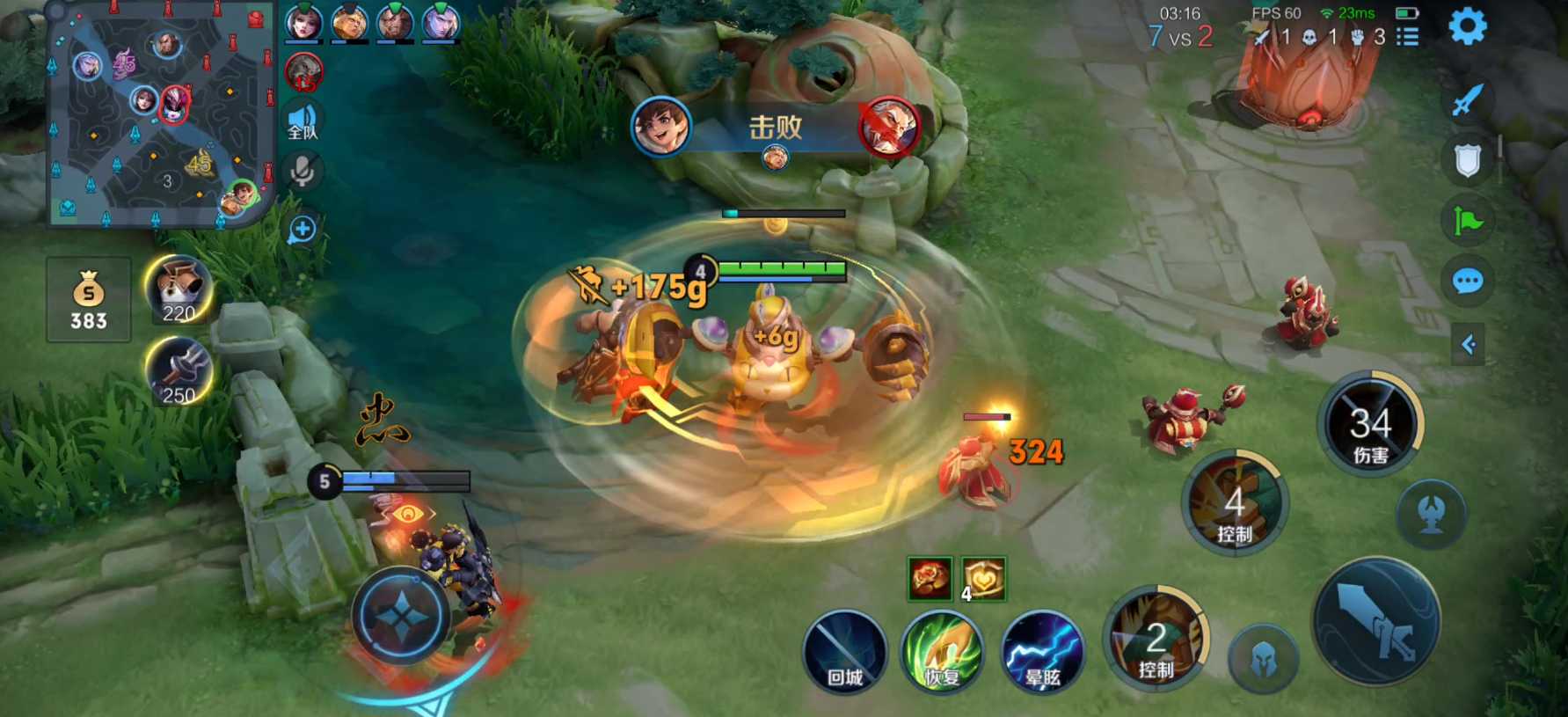Open the settings gear menu

(1467, 27)
